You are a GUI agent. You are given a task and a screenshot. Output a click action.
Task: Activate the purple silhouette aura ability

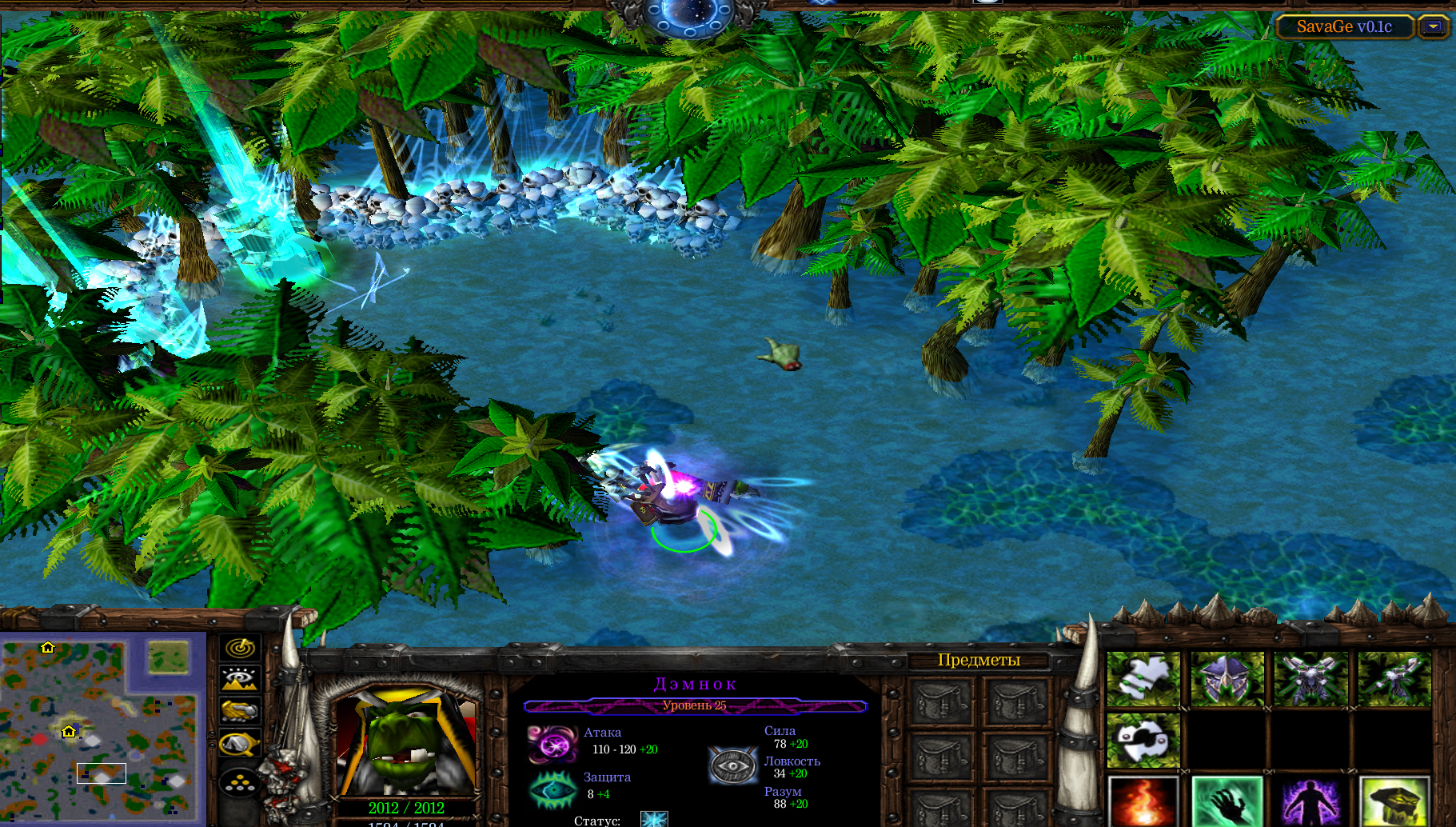point(1310,801)
